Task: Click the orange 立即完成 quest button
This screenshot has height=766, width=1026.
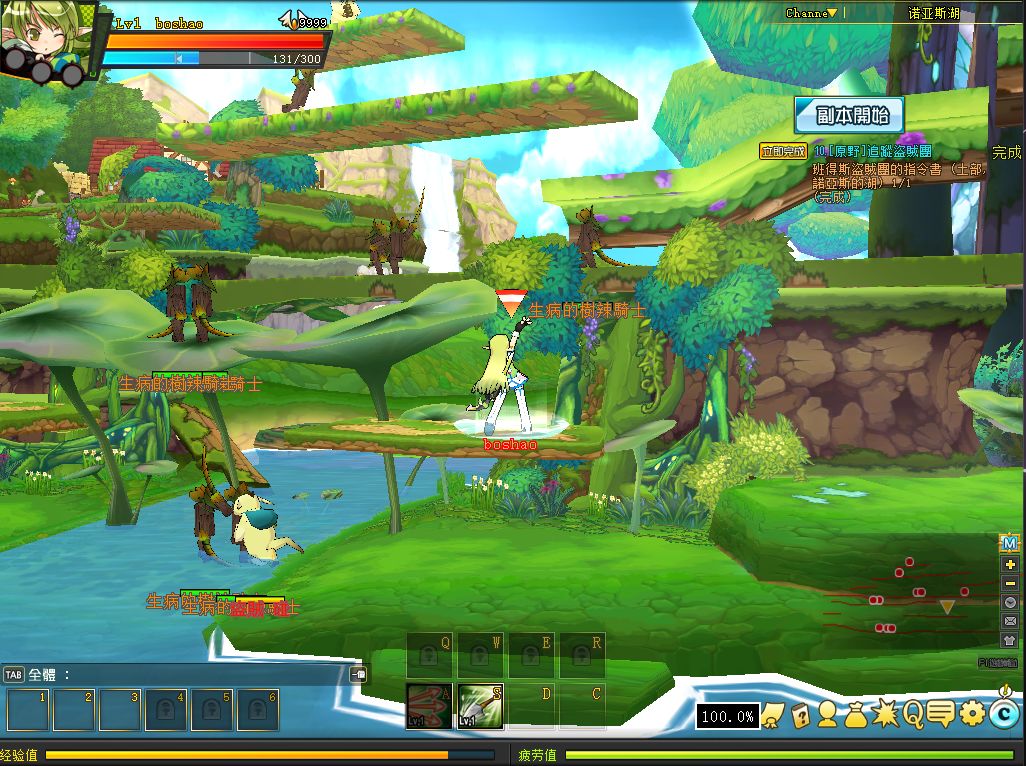Action: click(783, 152)
